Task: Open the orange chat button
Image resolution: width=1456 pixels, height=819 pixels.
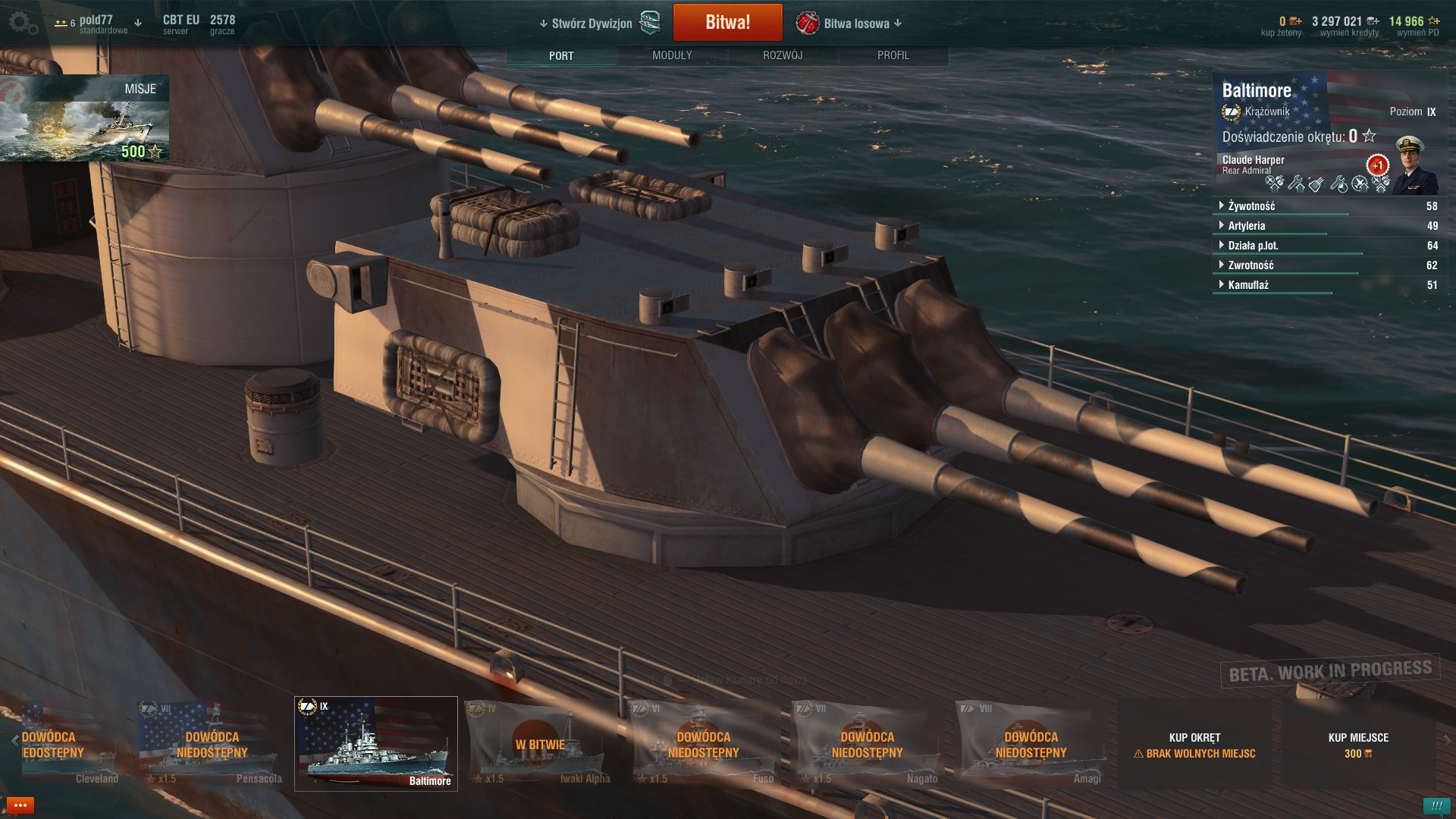Action: click(20, 805)
